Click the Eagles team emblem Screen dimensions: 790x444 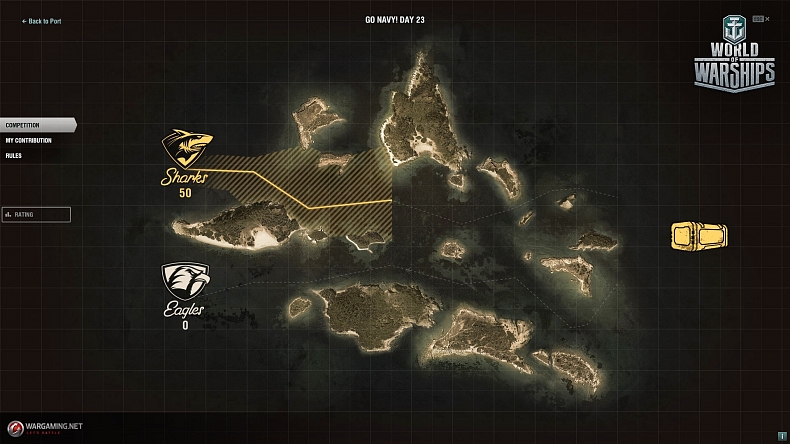point(185,281)
